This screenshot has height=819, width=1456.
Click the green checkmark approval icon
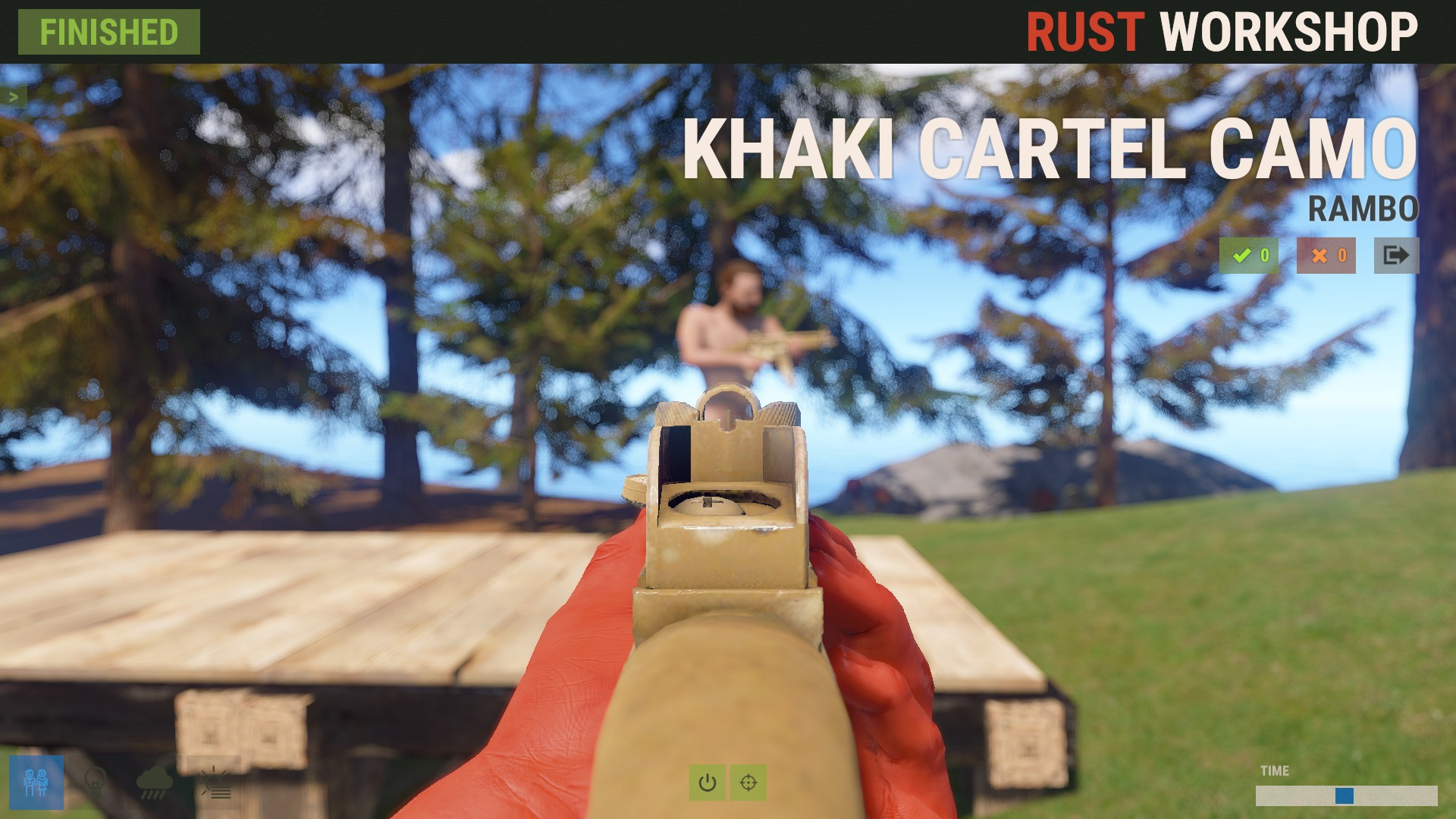1248,256
